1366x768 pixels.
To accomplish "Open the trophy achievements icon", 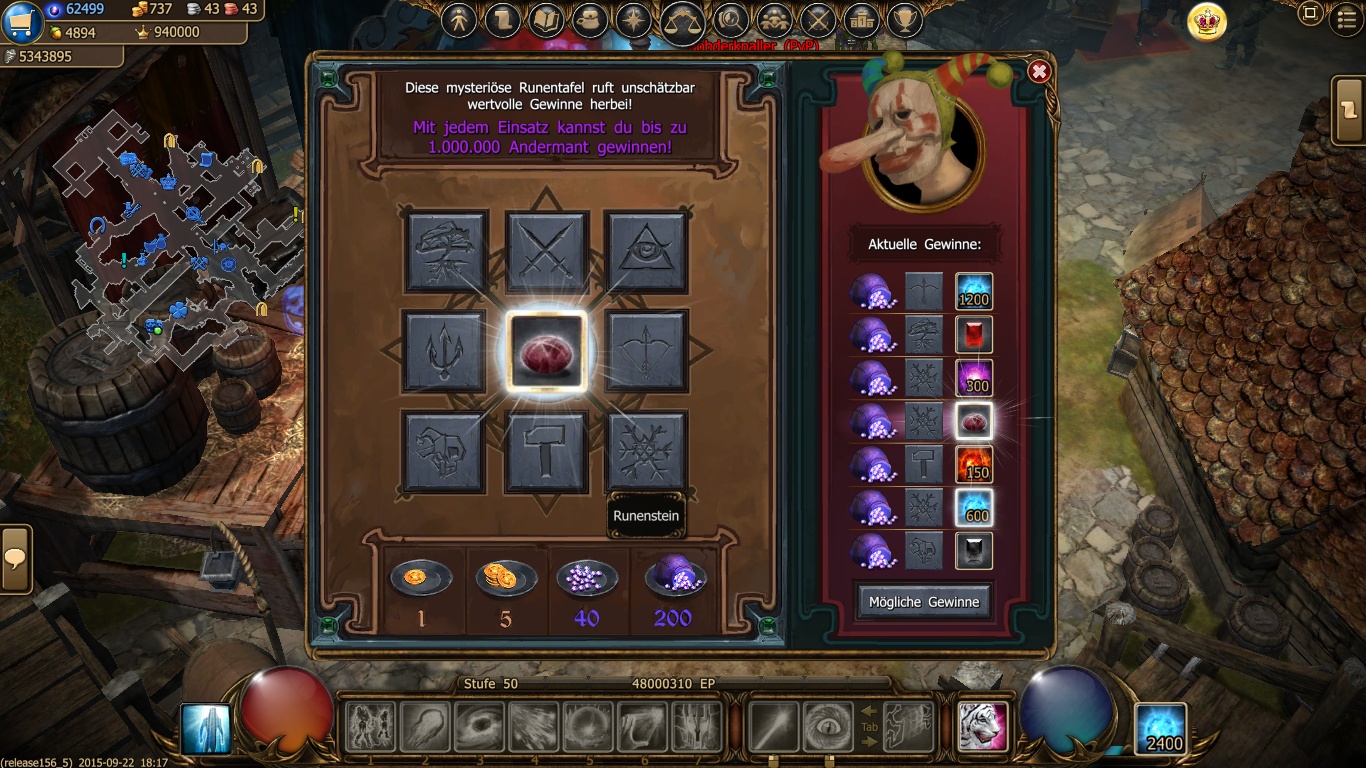I will (905, 20).
